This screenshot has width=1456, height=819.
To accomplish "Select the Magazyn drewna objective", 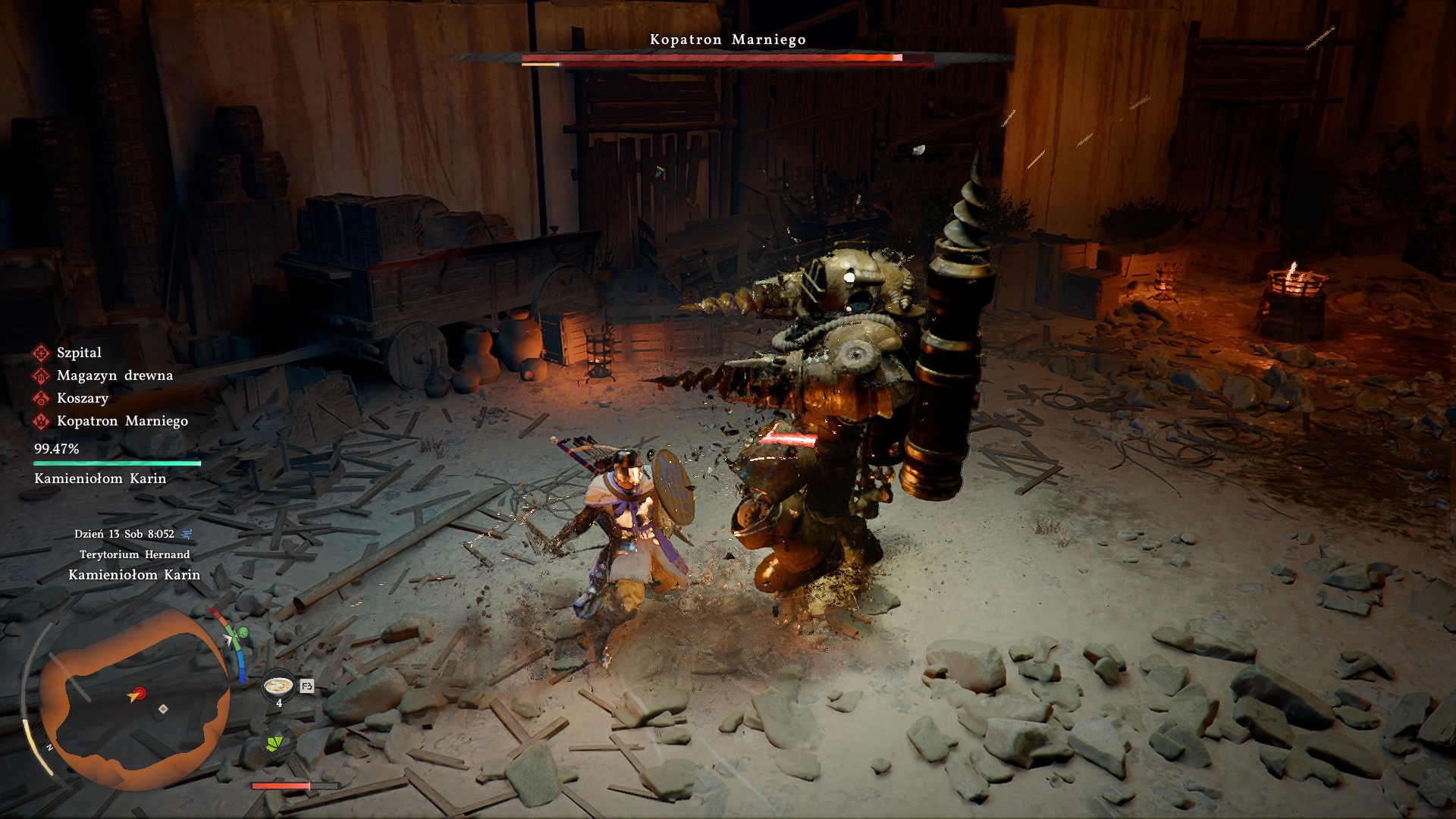I will pos(114,375).
